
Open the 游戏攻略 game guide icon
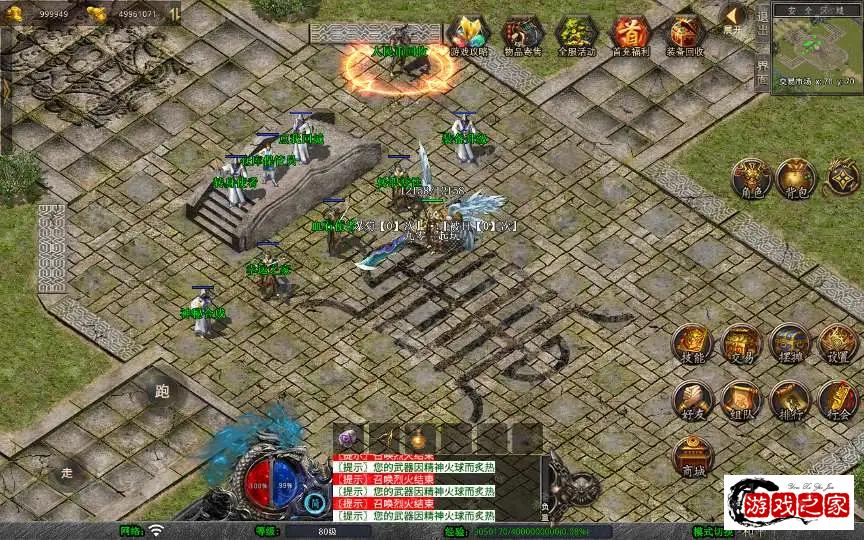pyautogui.click(x=466, y=34)
